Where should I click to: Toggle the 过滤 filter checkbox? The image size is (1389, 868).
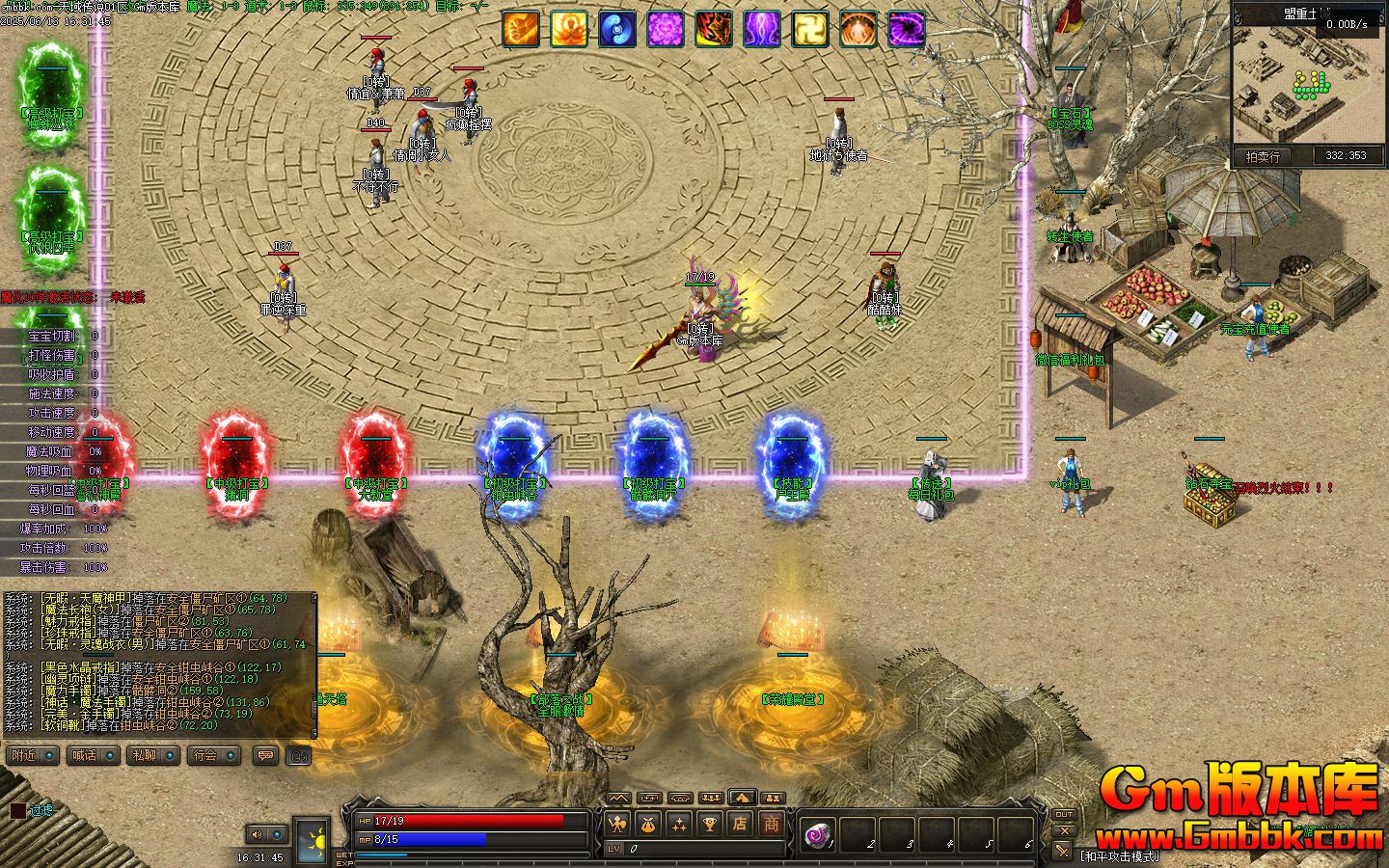pos(17,811)
